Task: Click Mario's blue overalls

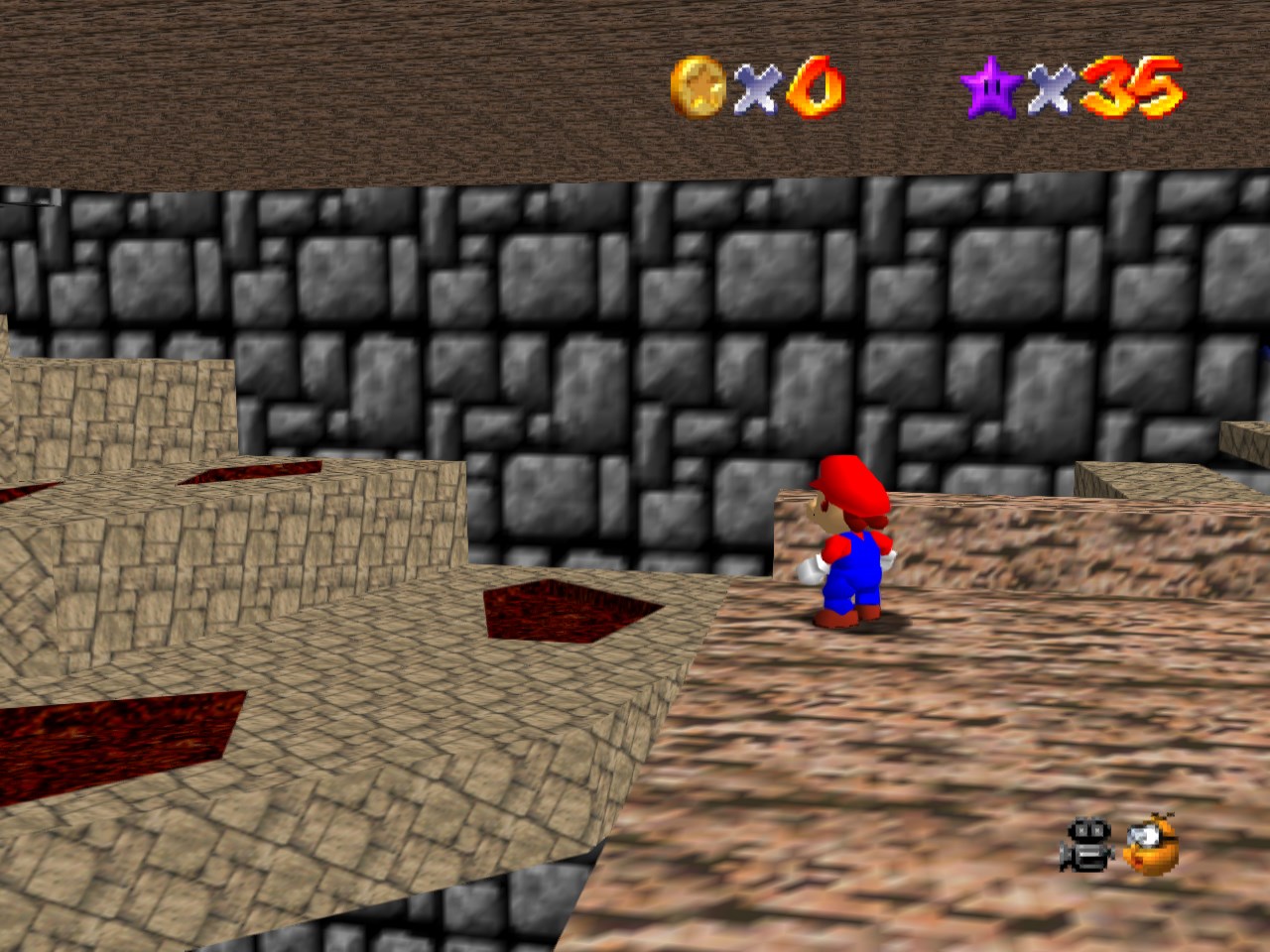Action: pyautogui.click(x=855, y=575)
